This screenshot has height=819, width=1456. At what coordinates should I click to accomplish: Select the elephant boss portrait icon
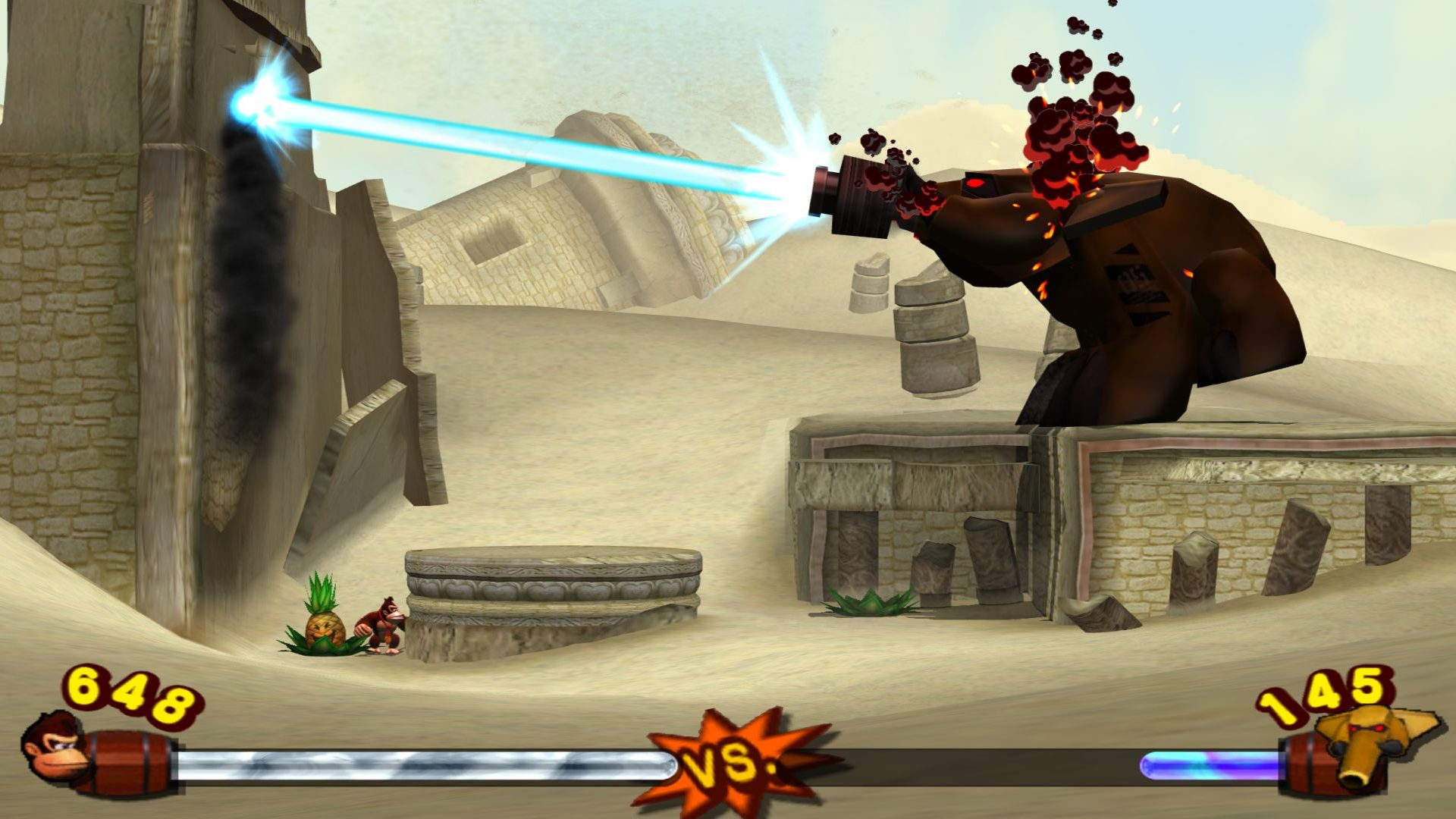pos(1367,741)
